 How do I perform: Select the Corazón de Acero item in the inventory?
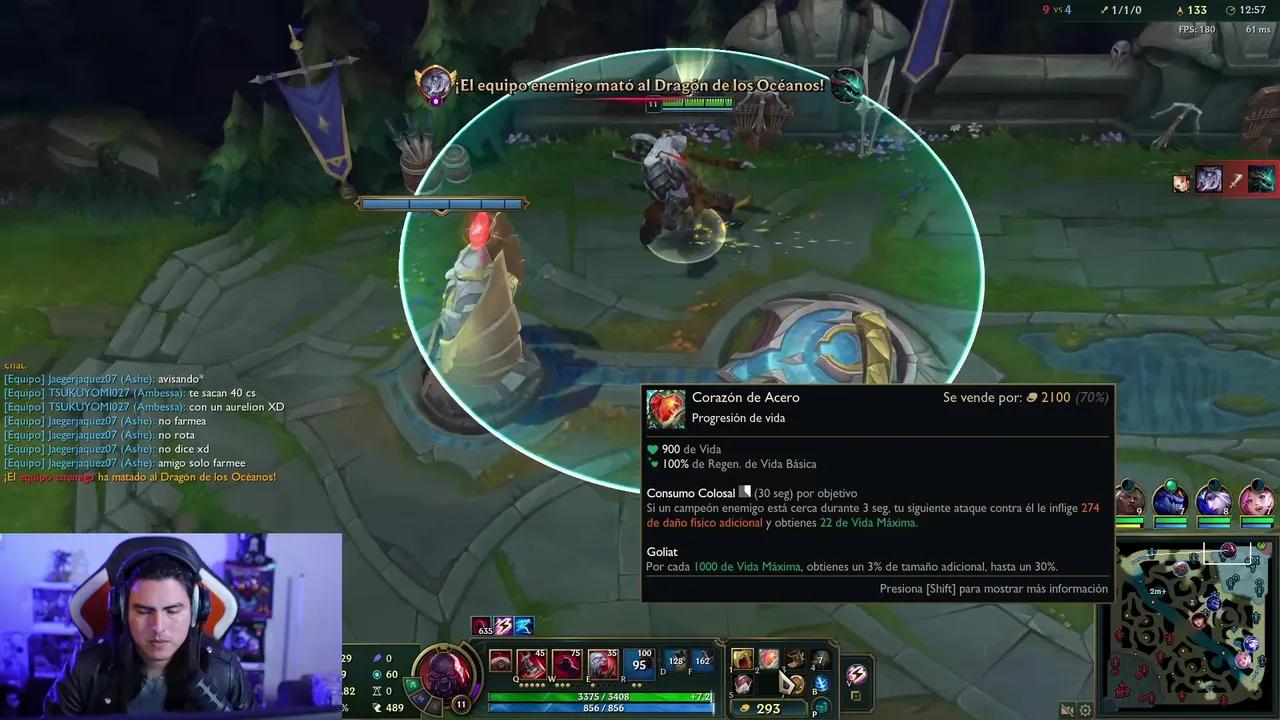pos(769,660)
